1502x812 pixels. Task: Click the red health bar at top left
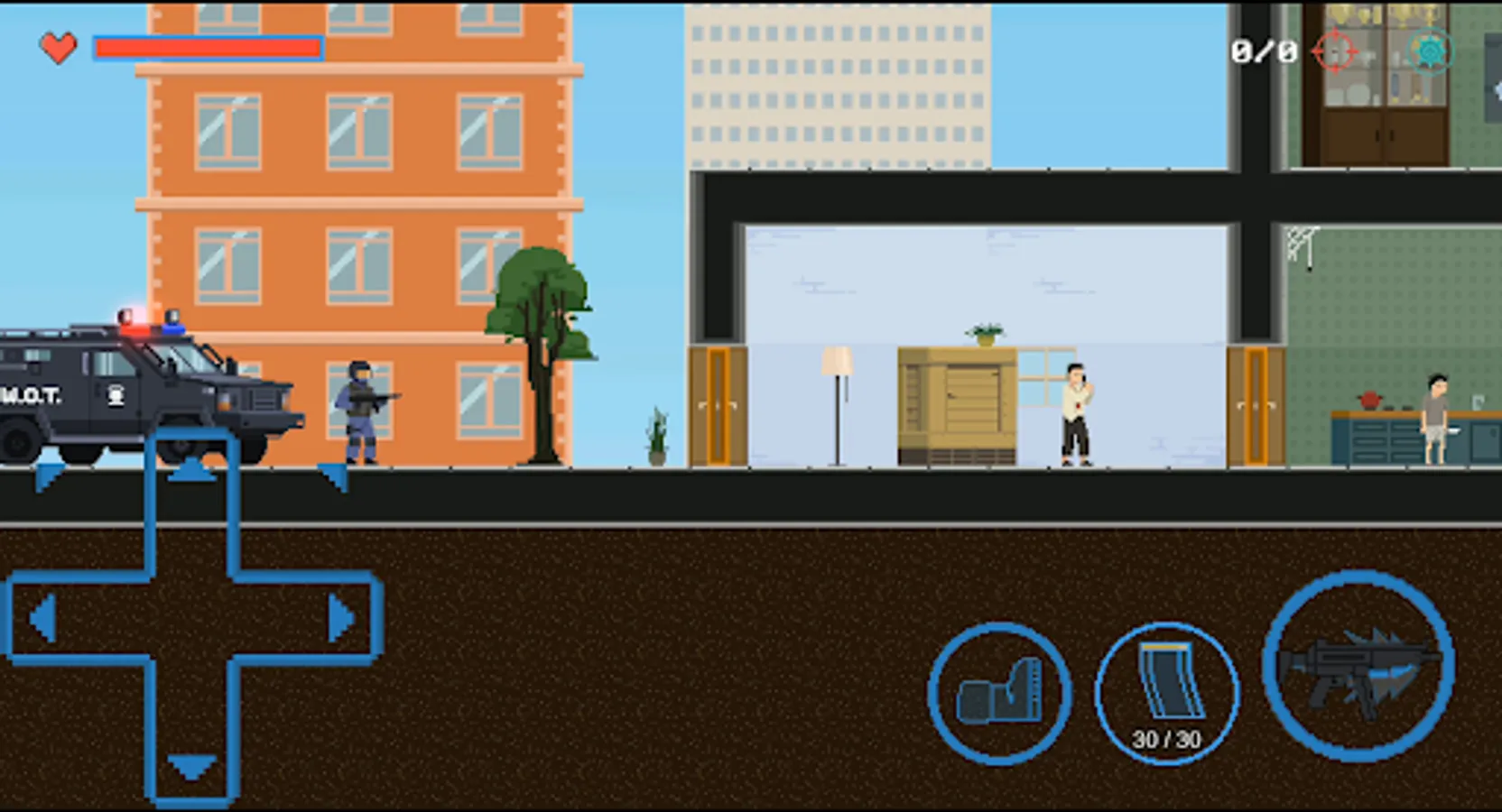[208, 48]
